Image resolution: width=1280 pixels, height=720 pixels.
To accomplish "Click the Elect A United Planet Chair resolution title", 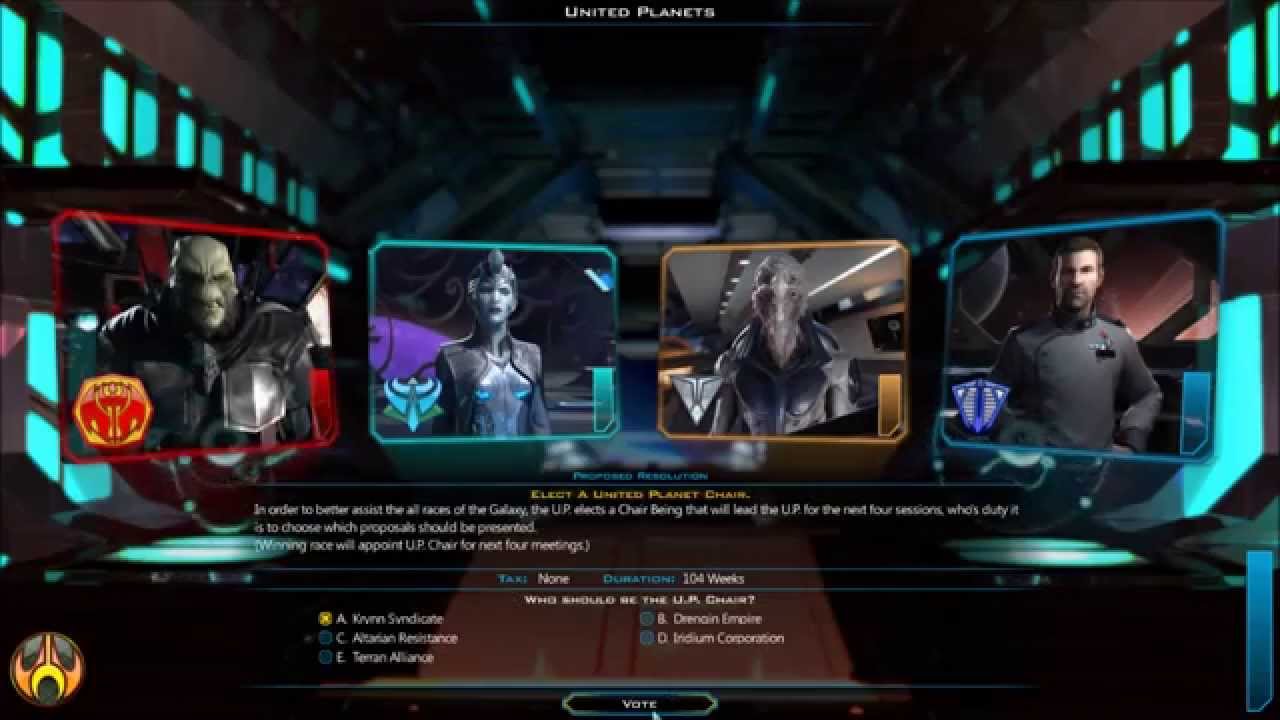I will (x=640, y=492).
